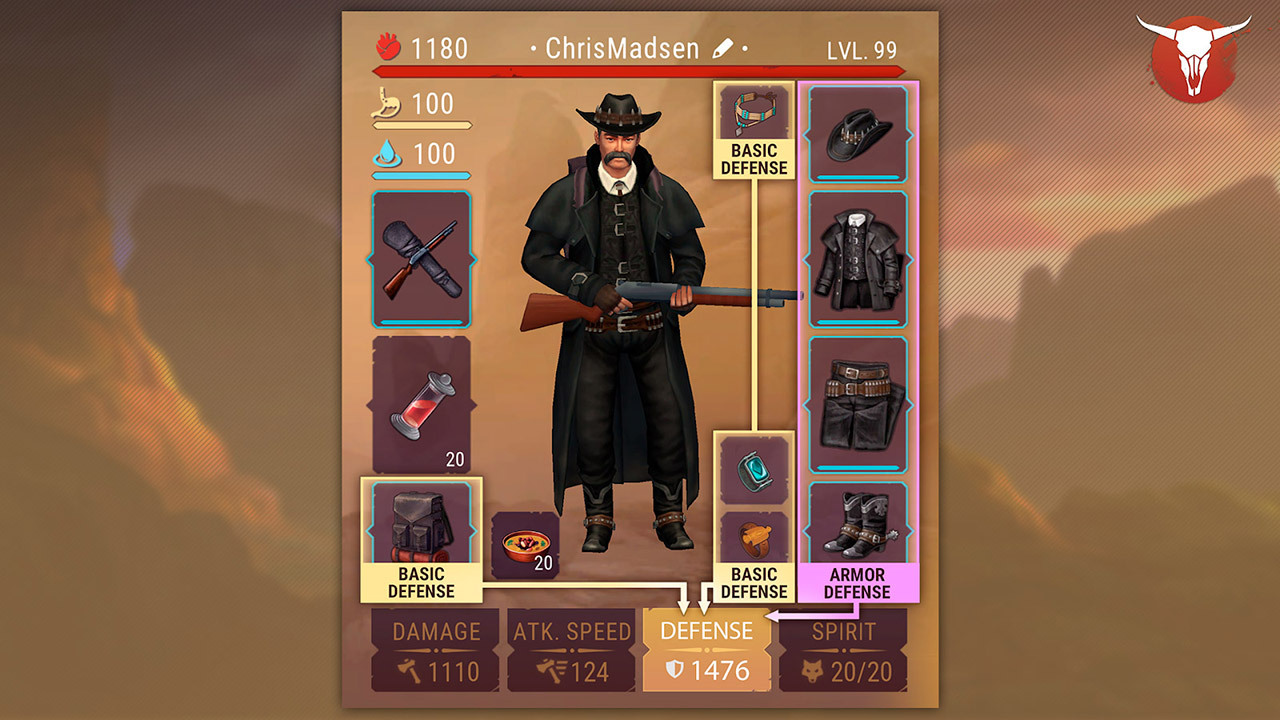1280x720 pixels.
Task: Select the orange bracelet accessory slot
Action: click(754, 539)
